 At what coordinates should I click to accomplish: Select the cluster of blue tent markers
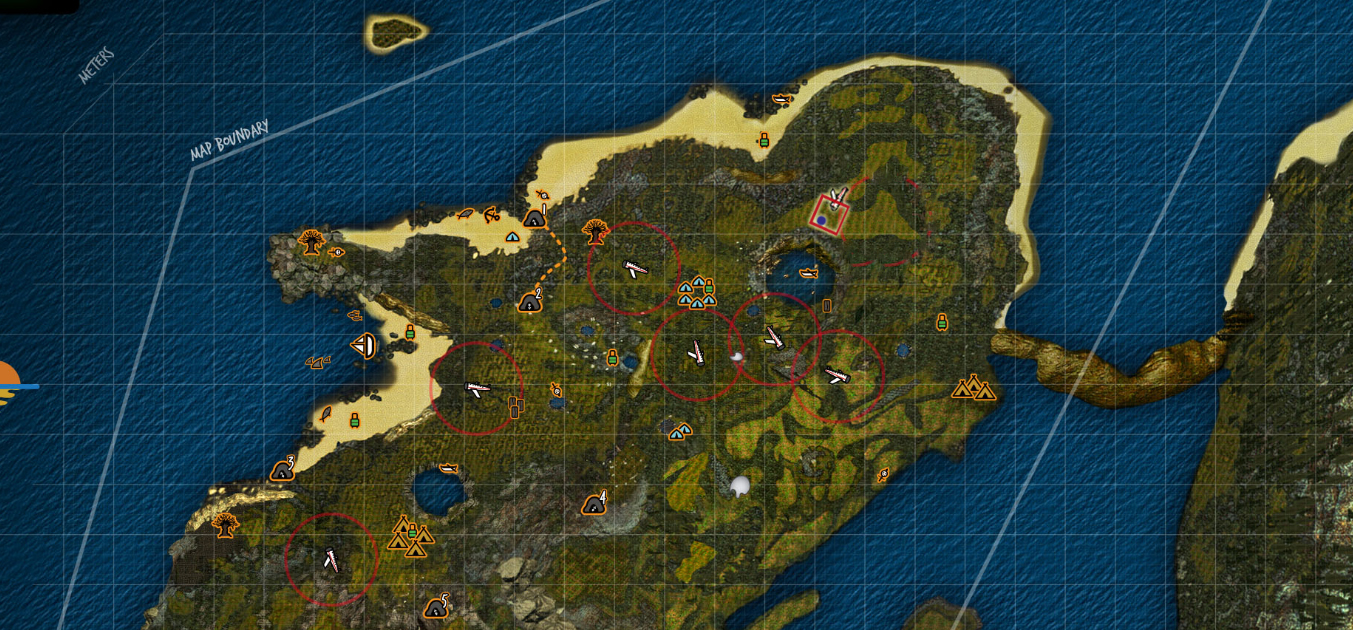(696, 292)
